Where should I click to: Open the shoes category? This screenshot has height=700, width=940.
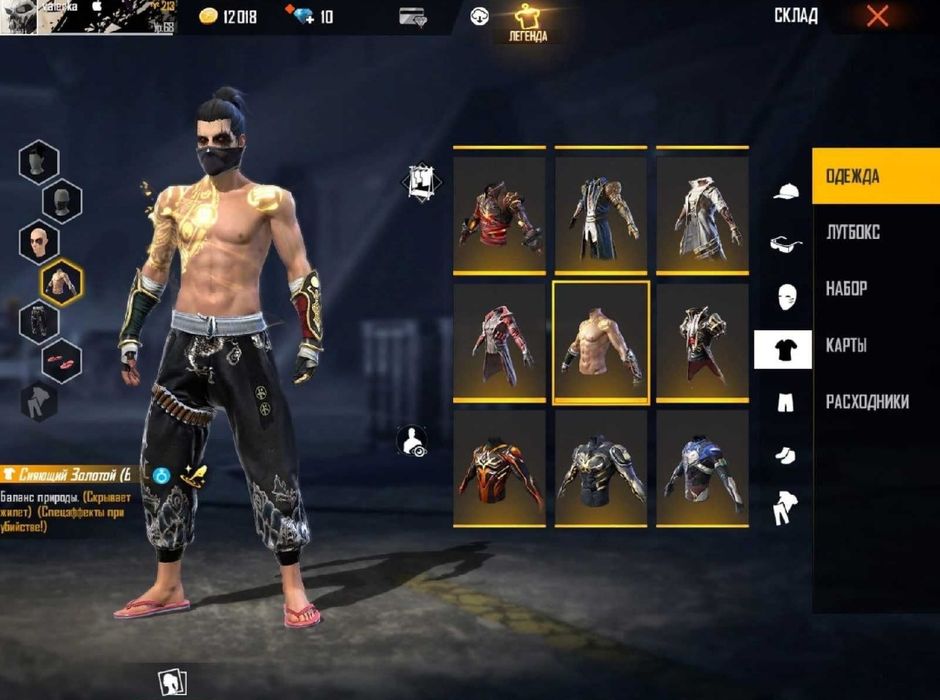[785, 456]
